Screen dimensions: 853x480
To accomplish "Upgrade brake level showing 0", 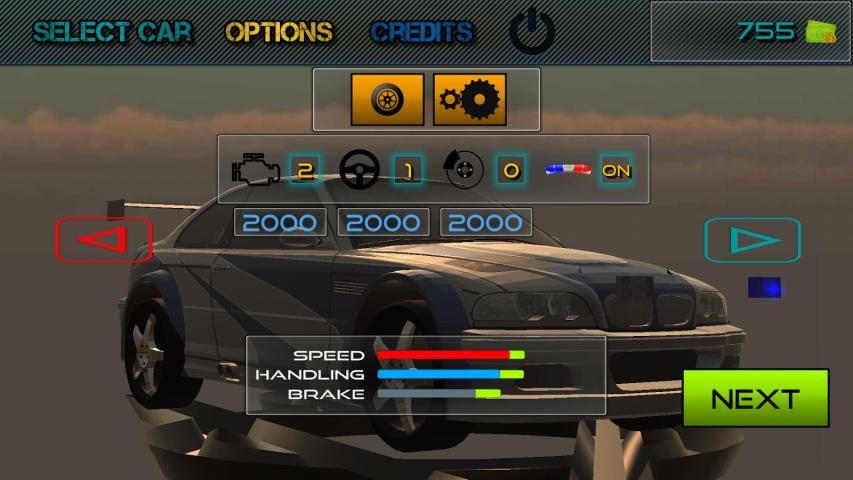I will 511,170.
